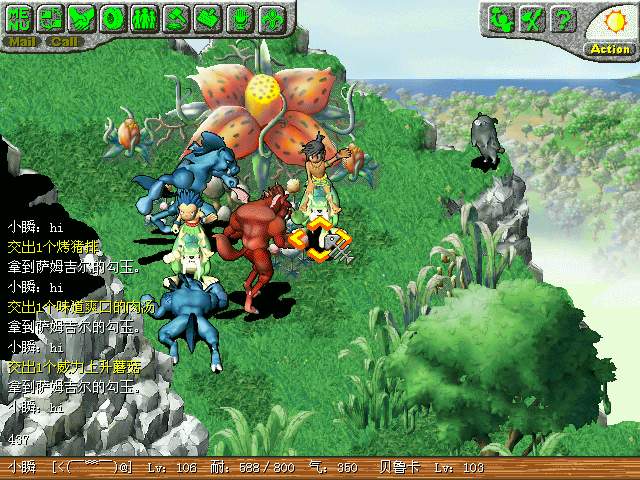Select the crossed tools icon
The height and width of the screenshot is (480, 640).
(533, 18)
